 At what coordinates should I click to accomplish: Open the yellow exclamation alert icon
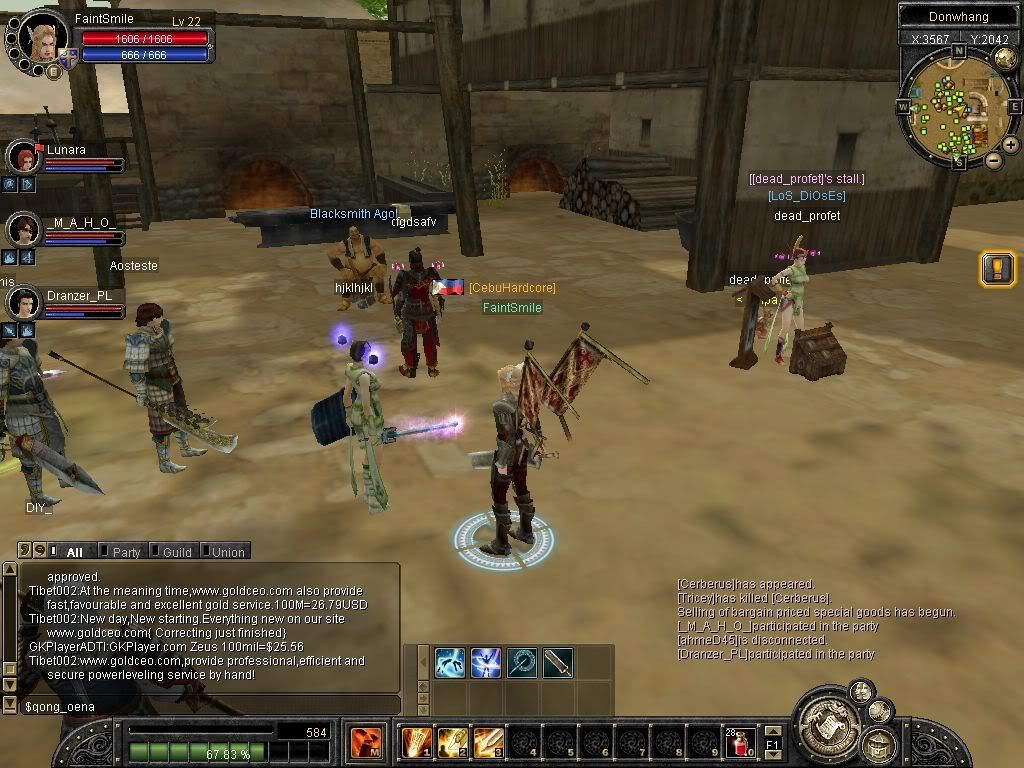pyautogui.click(x=997, y=268)
